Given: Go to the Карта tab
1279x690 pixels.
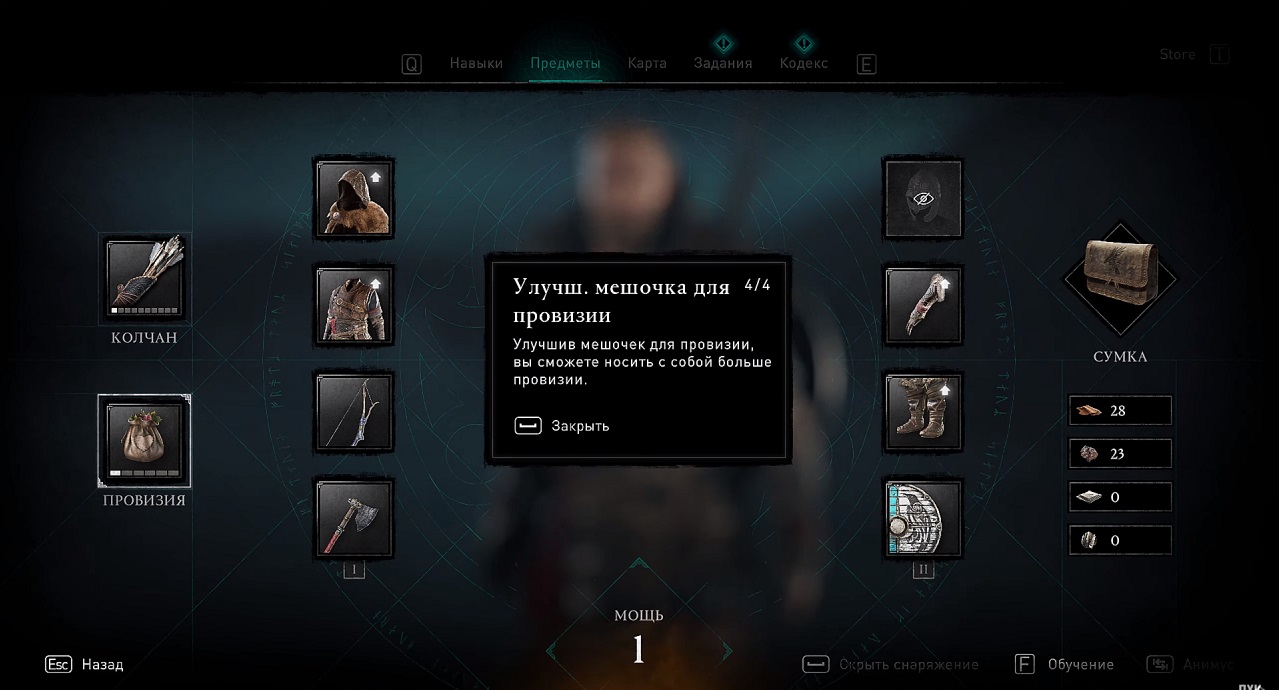Looking at the screenshot, I should pyautogui.click(x=647, y=63).
